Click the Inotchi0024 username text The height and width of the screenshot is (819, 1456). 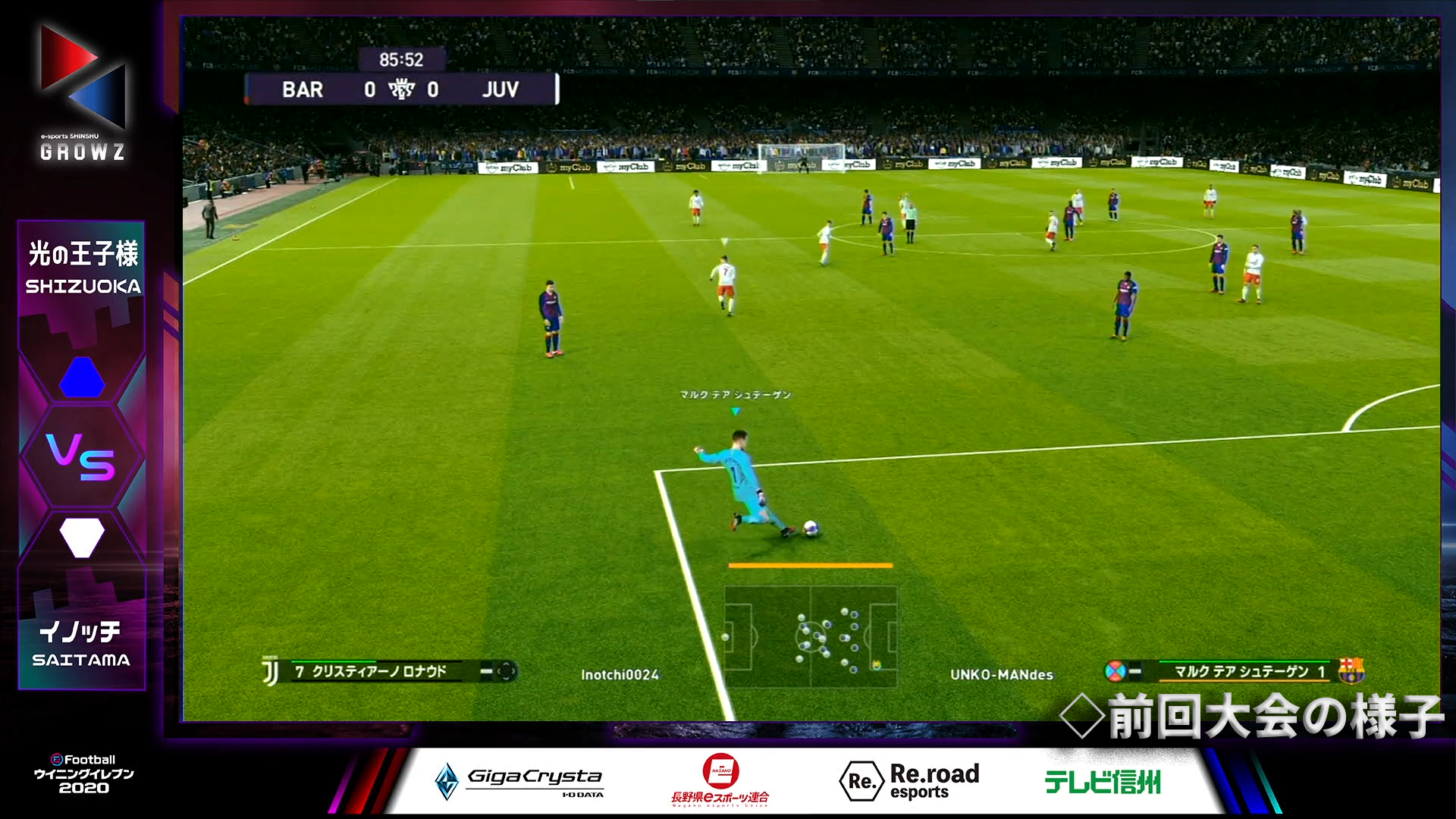pyautogui.click(x=622, y=673)
